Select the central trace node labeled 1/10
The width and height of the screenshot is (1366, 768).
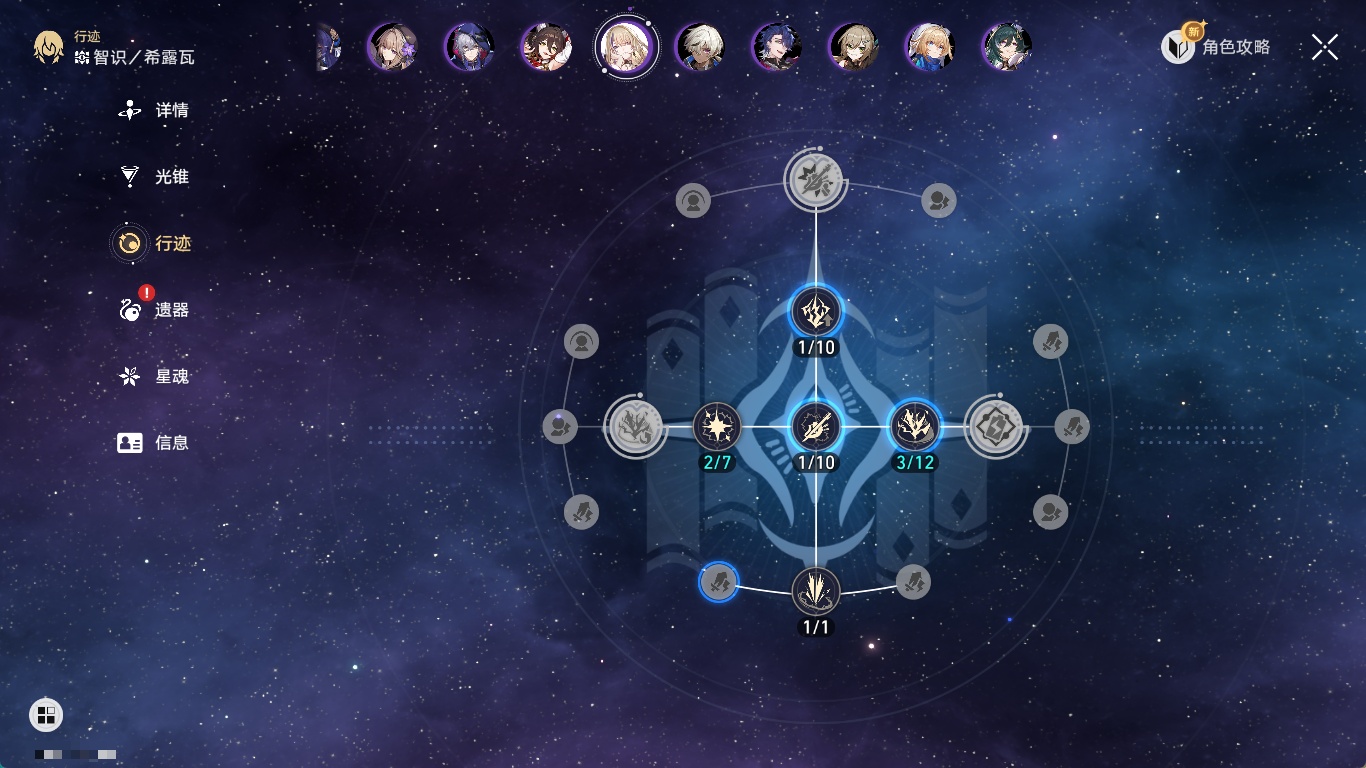tap(816, 427)
